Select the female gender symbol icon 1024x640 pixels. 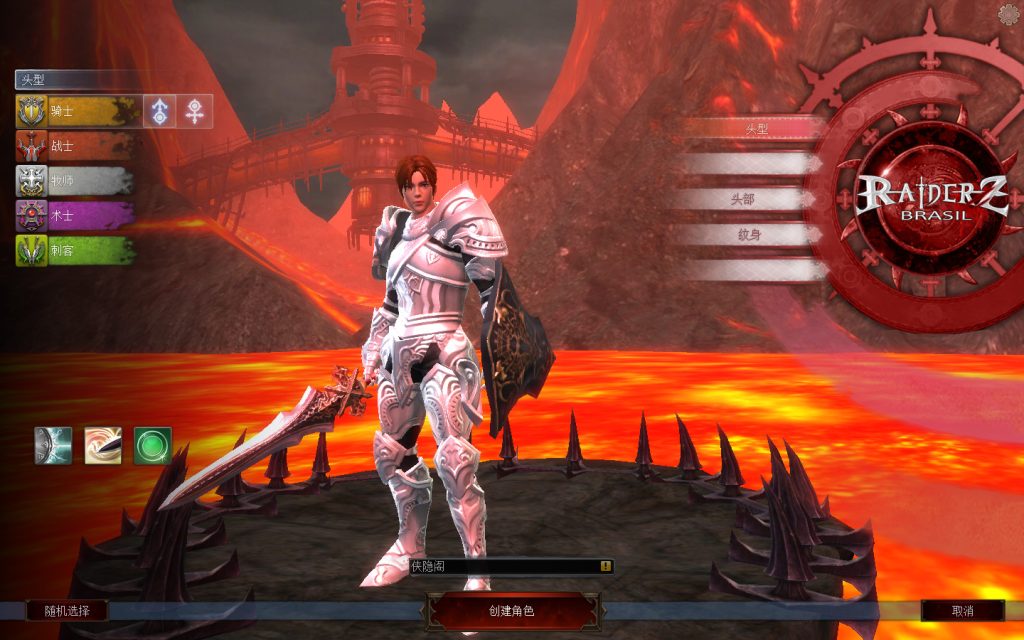click(x=195, y=111)
